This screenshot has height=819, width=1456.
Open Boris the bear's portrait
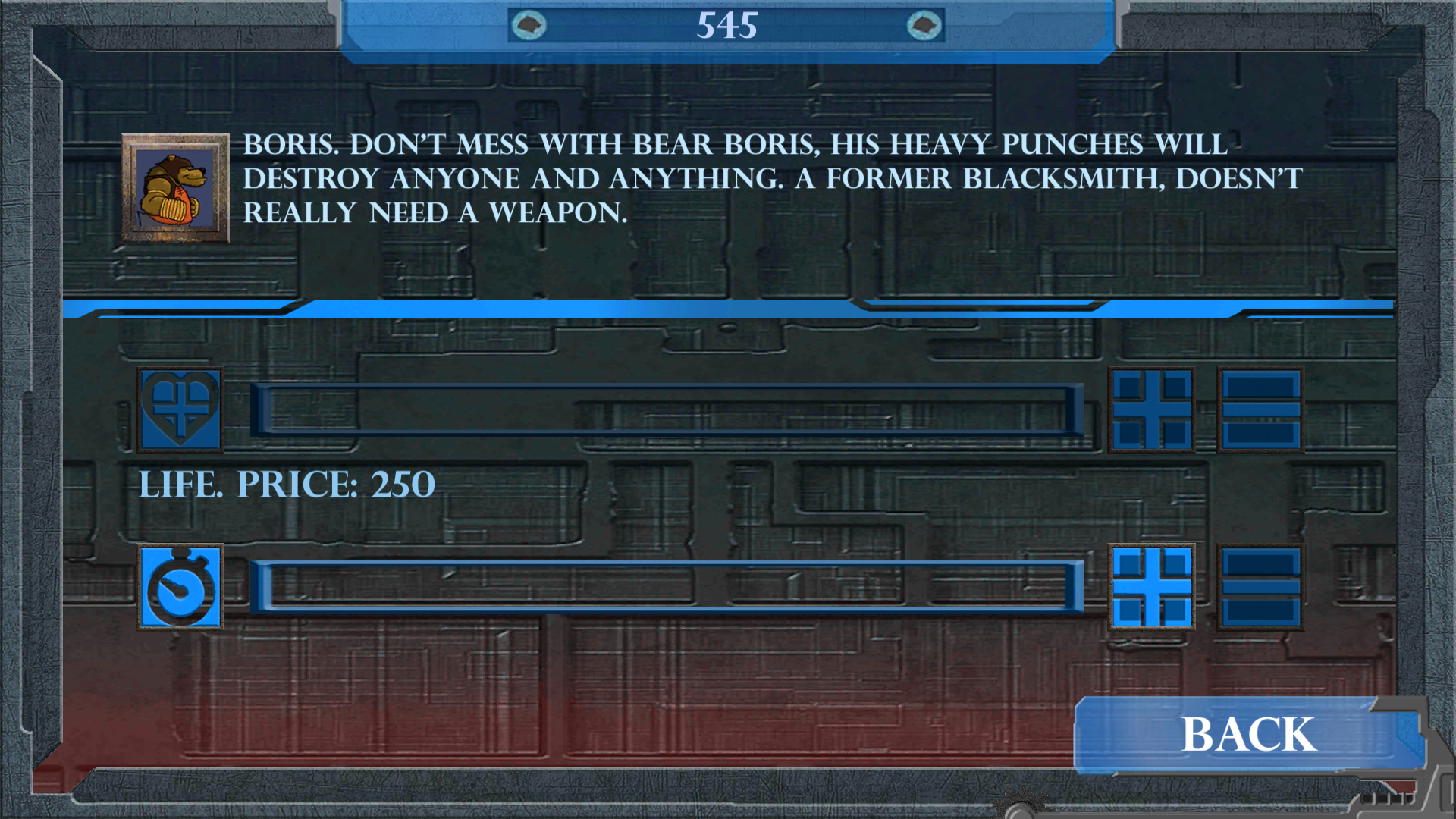pyautogui.click(x=175, y=188)
